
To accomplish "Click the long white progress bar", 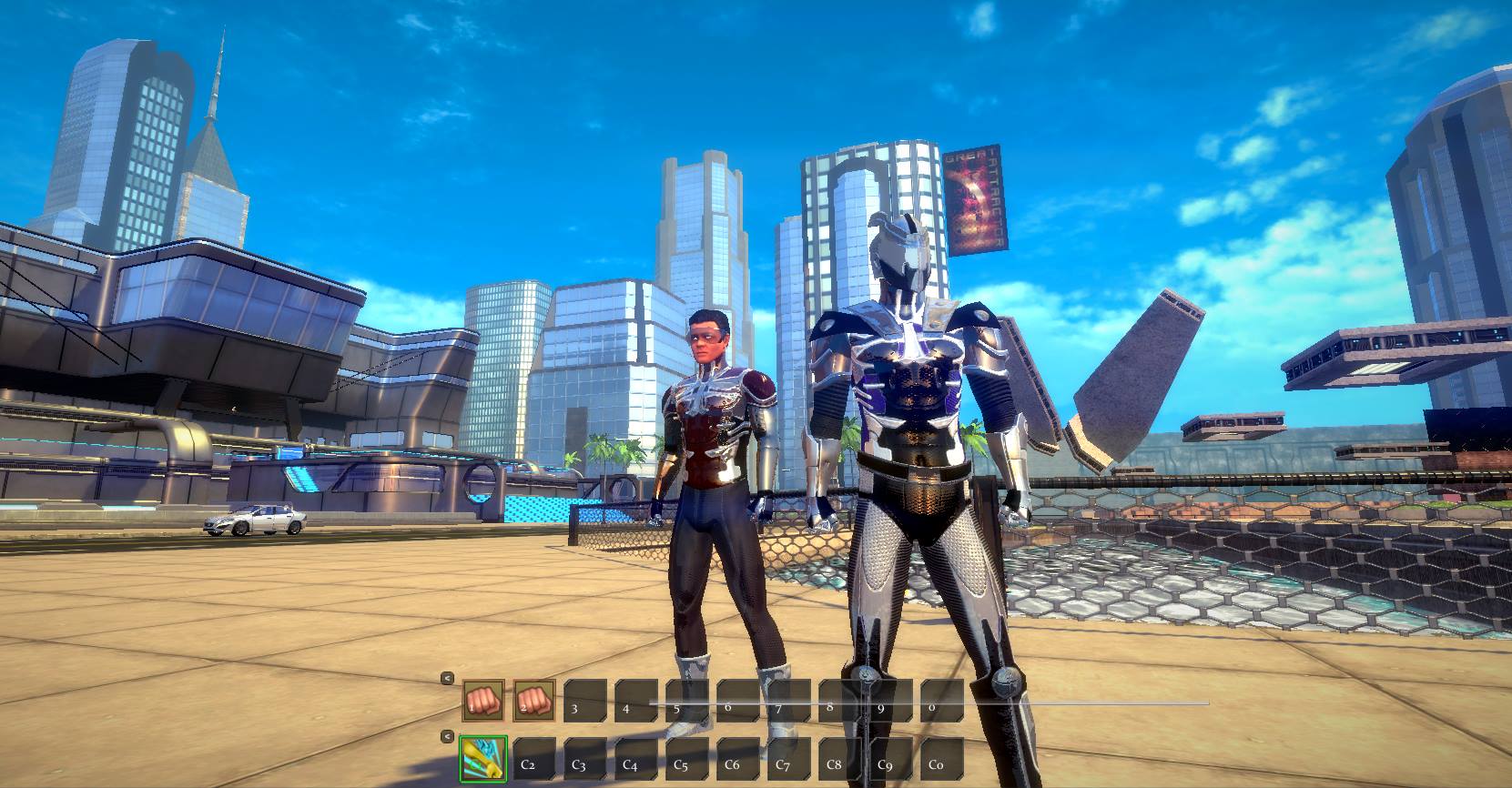I will tap(1092, 702).
